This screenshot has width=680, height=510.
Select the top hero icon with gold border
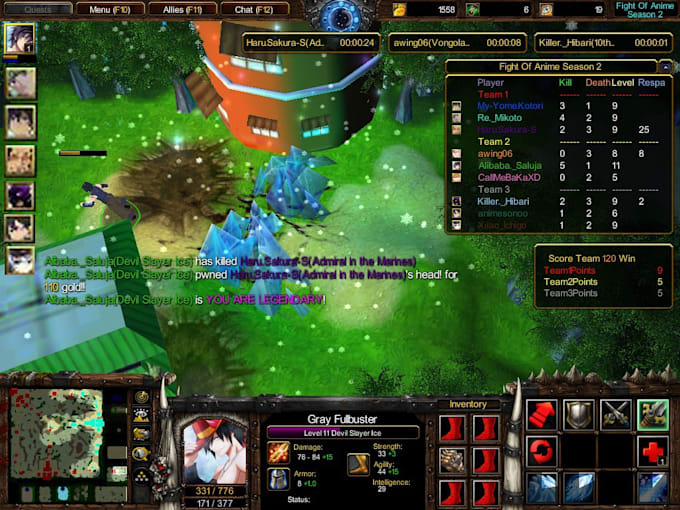pos(20,39)
